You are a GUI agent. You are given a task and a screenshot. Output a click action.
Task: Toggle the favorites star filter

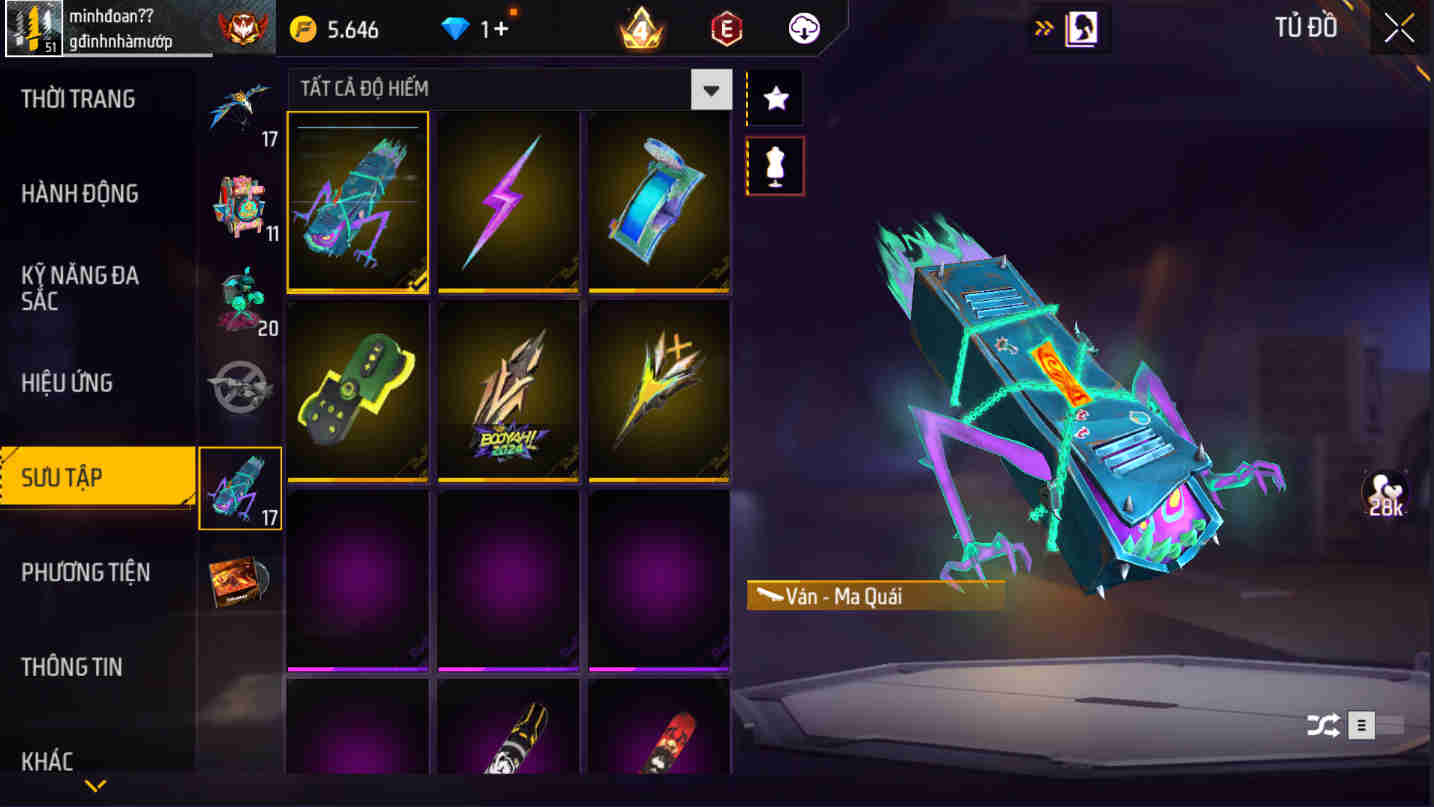click(775, 98)
